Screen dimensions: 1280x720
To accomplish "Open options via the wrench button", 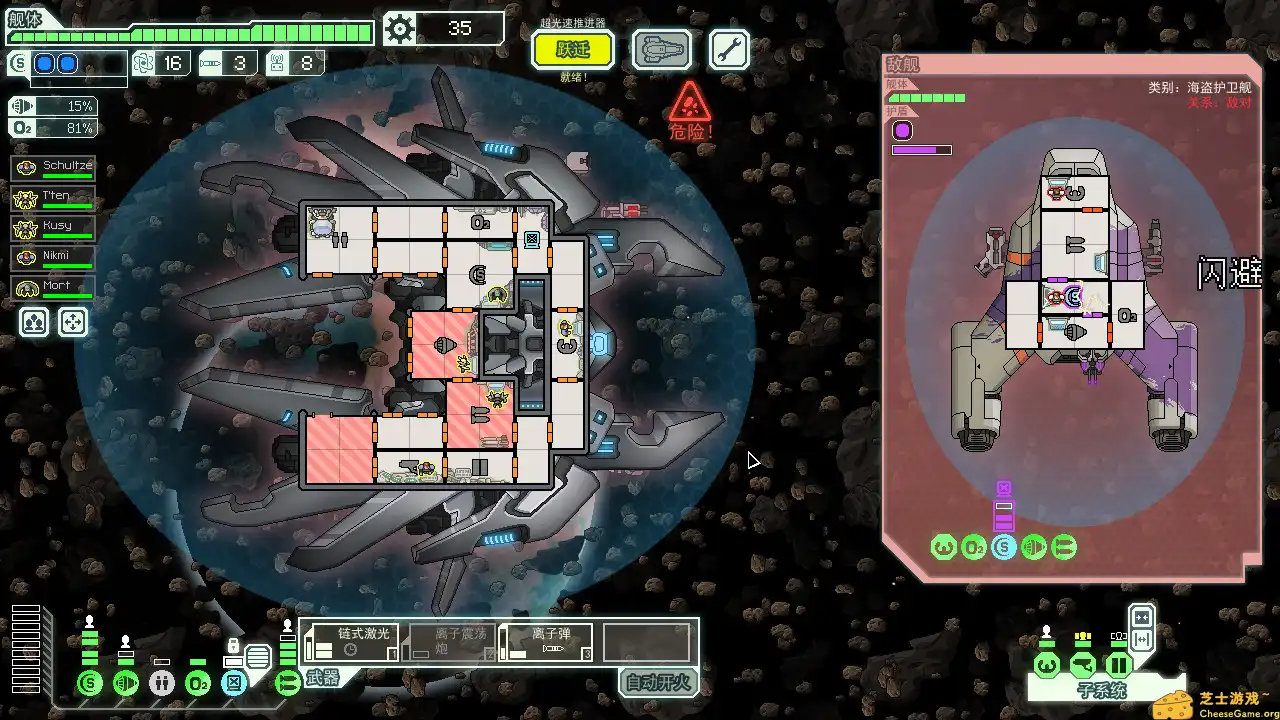I will 728,50.
